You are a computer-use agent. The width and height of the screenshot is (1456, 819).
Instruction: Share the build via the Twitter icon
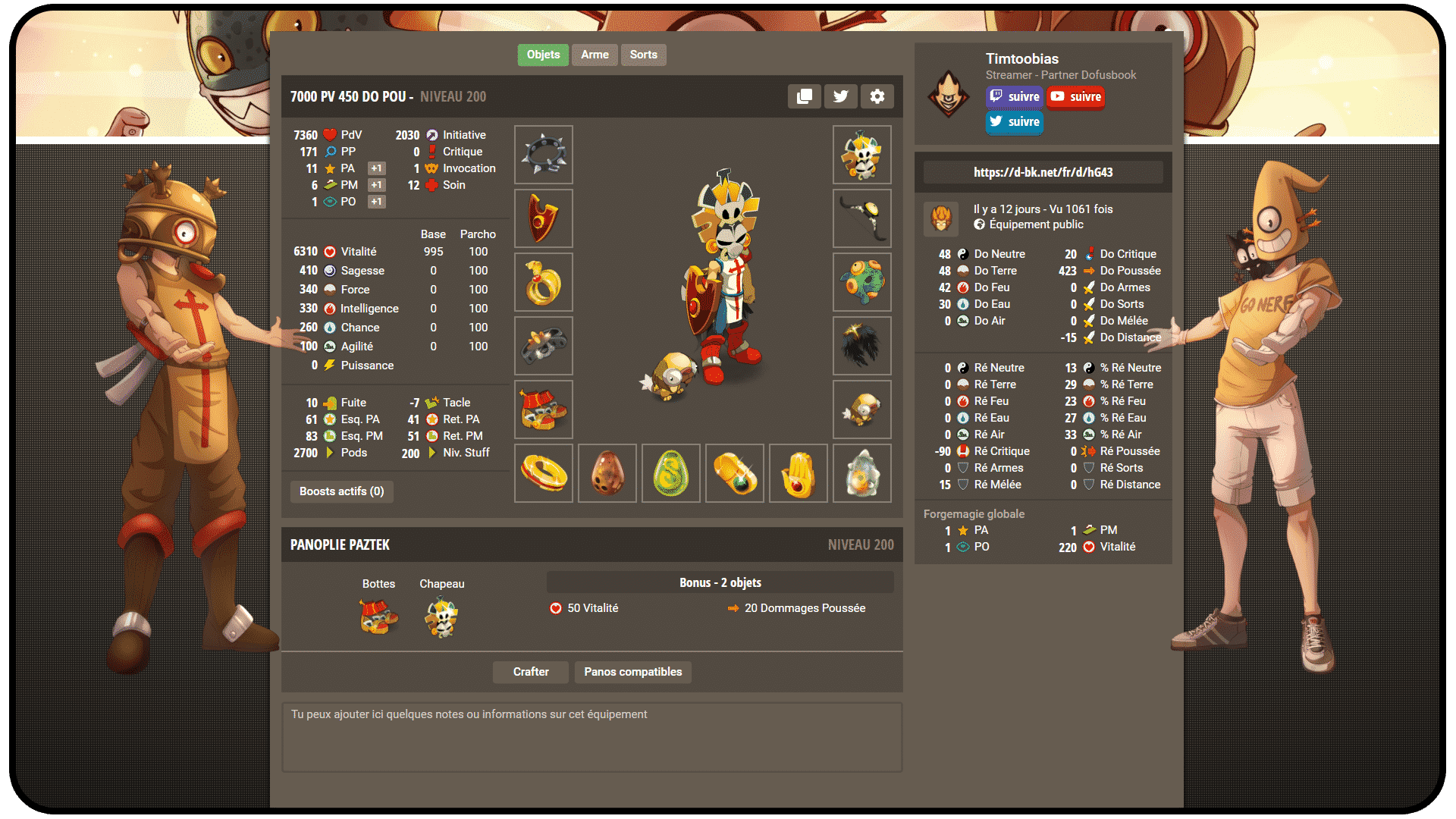click(x=840, y=96)
